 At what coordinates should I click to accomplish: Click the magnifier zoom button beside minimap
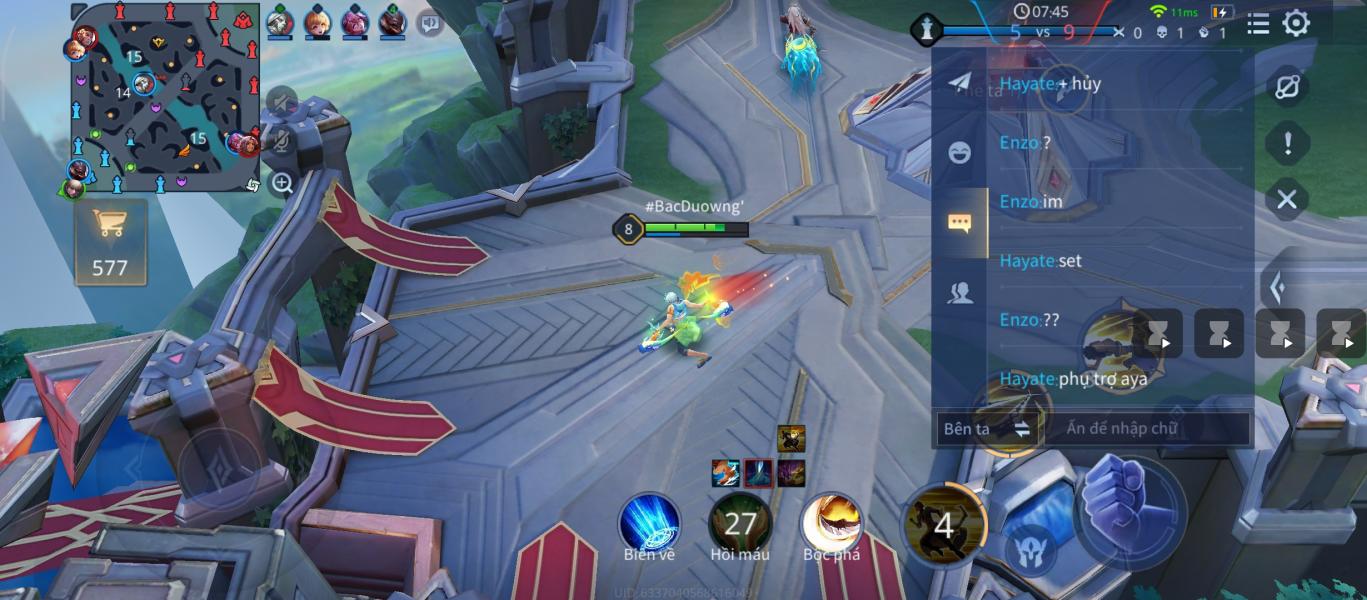point(282,183)
